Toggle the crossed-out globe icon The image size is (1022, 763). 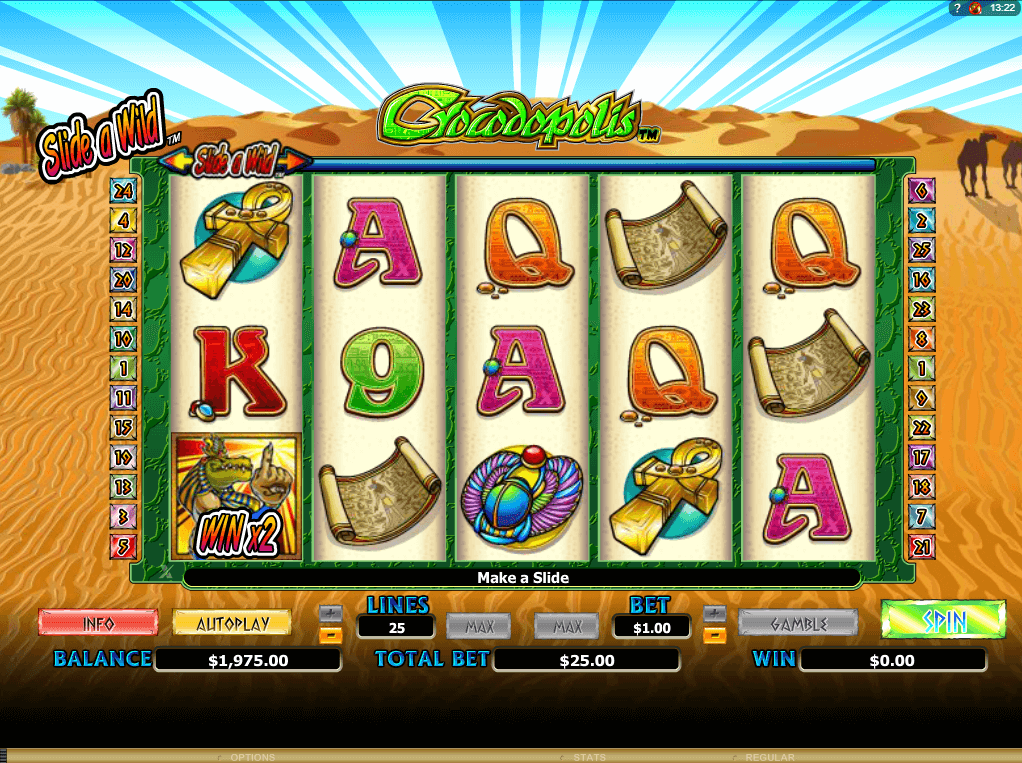(x=975, y=8)
